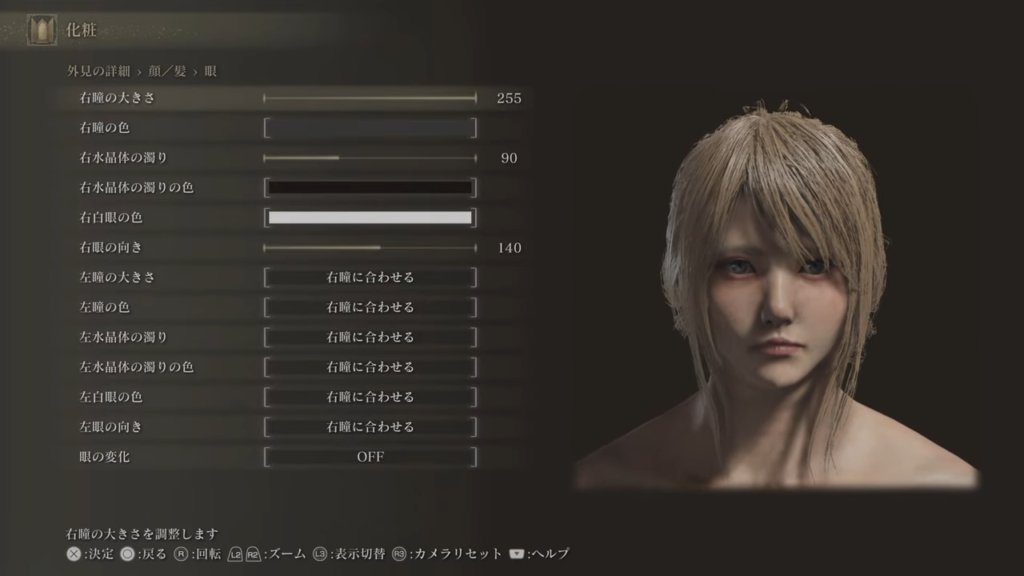Viewport: 1024px width, 576px height.
Task: Change the 左白眼の色 setting
Action: [370, 397]
